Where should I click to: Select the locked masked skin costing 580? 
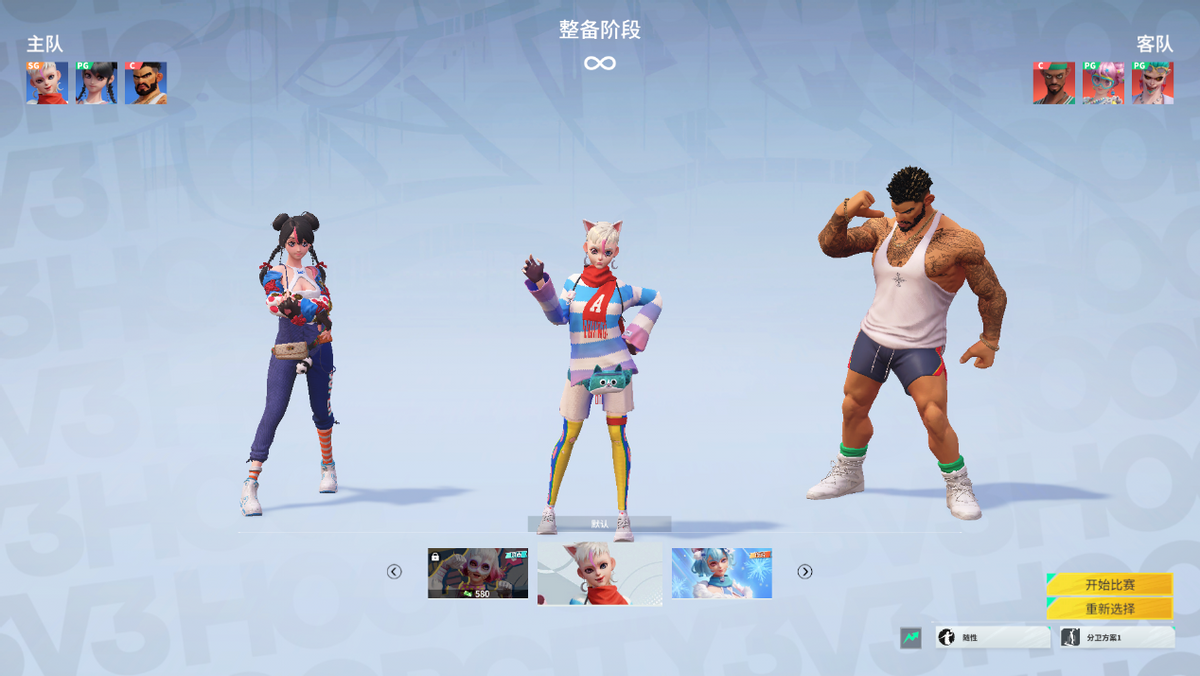point(478,573)
